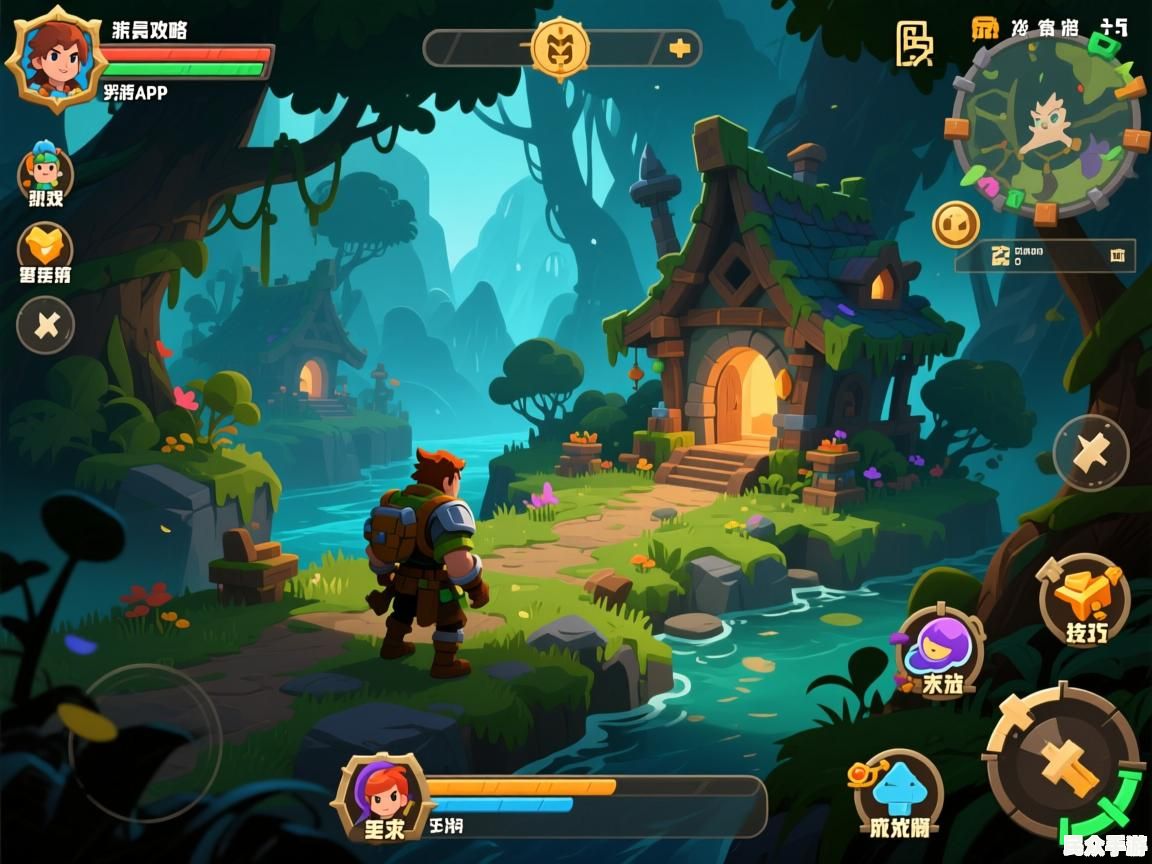This screenshot has width=1152, height=864.
Task: Tap the translucent X button on the right edge
Action: point(1091,453)
